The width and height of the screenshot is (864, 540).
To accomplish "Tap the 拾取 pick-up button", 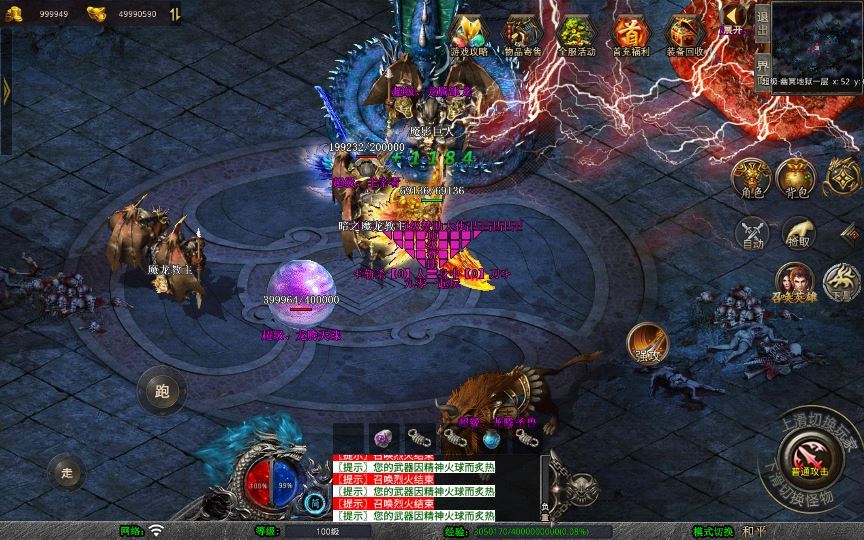I will click(797, 233).
